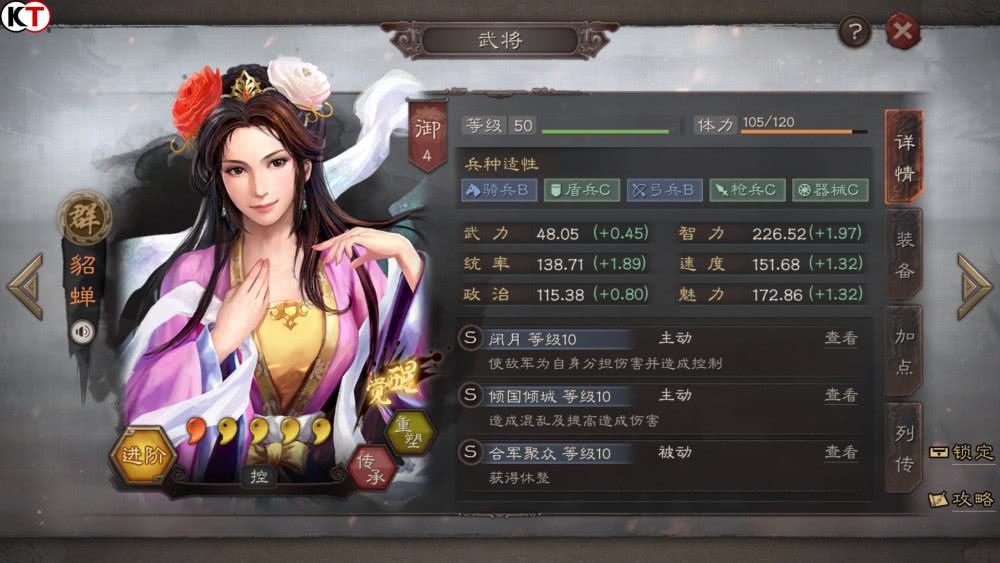Select the 骑兵B cavalry aptitude badge
This screenshot has height=563, width=1000.
(x=499, y=189)
